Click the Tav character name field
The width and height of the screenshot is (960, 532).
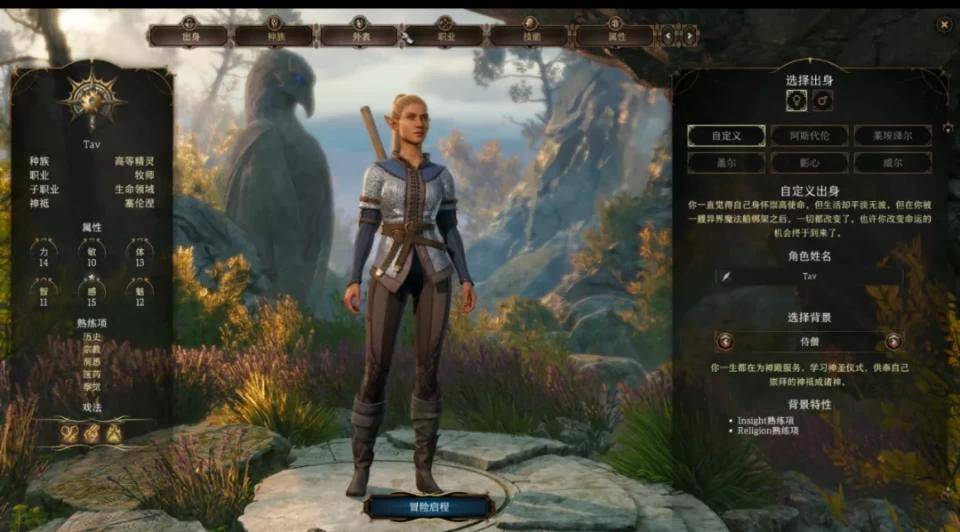(809, 276)
